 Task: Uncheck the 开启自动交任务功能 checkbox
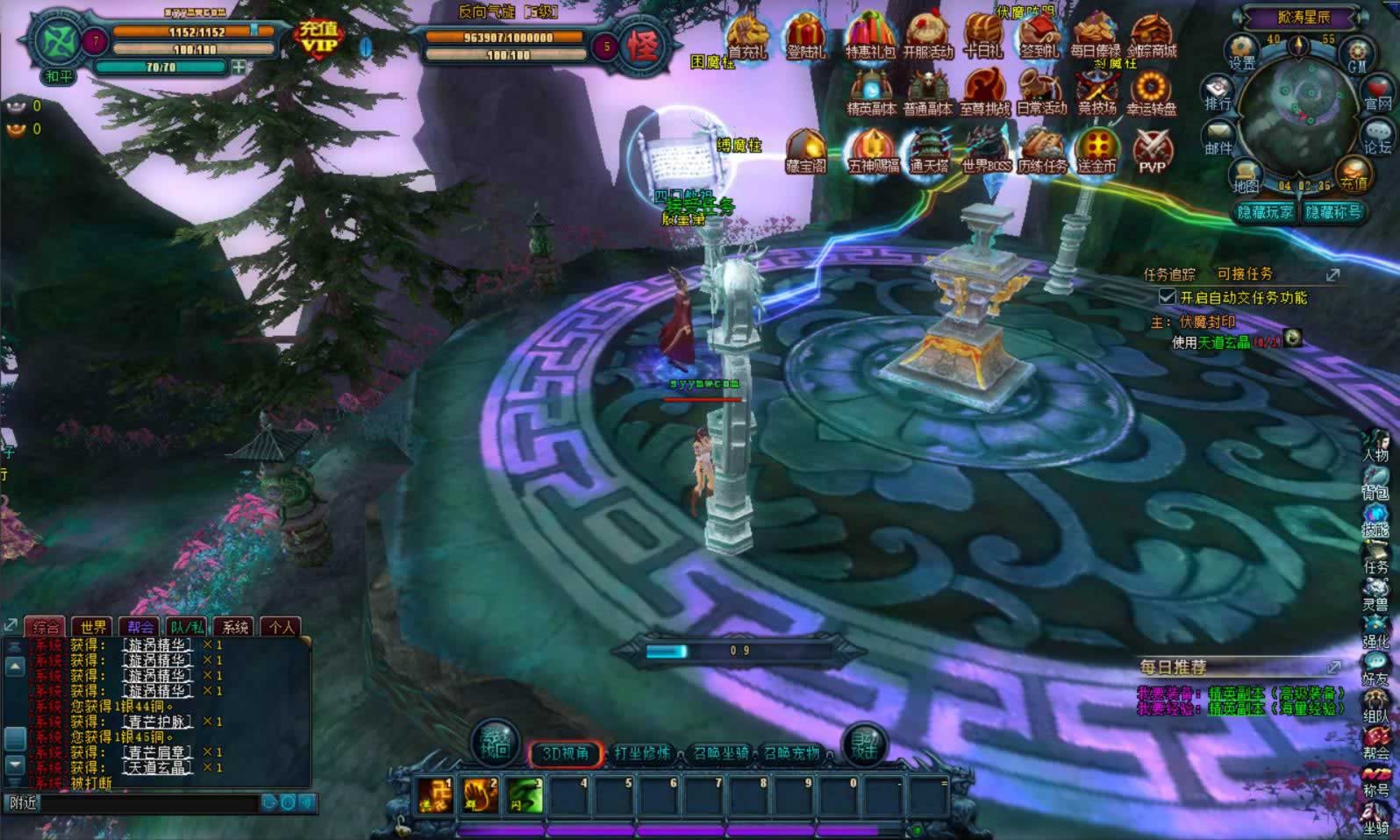[x=1168, y=297]
